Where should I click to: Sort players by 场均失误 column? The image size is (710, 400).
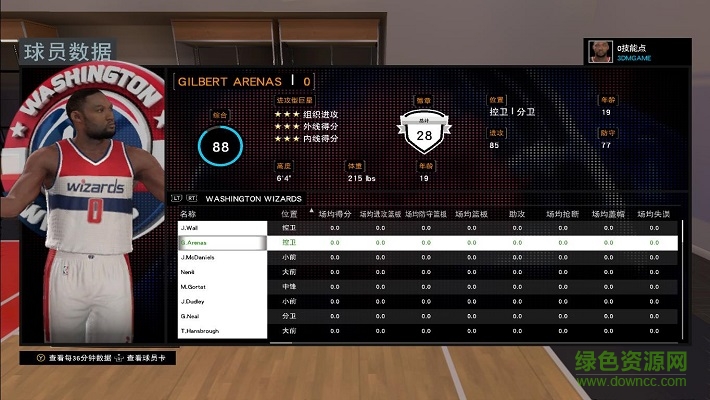[x=654, y=213]
